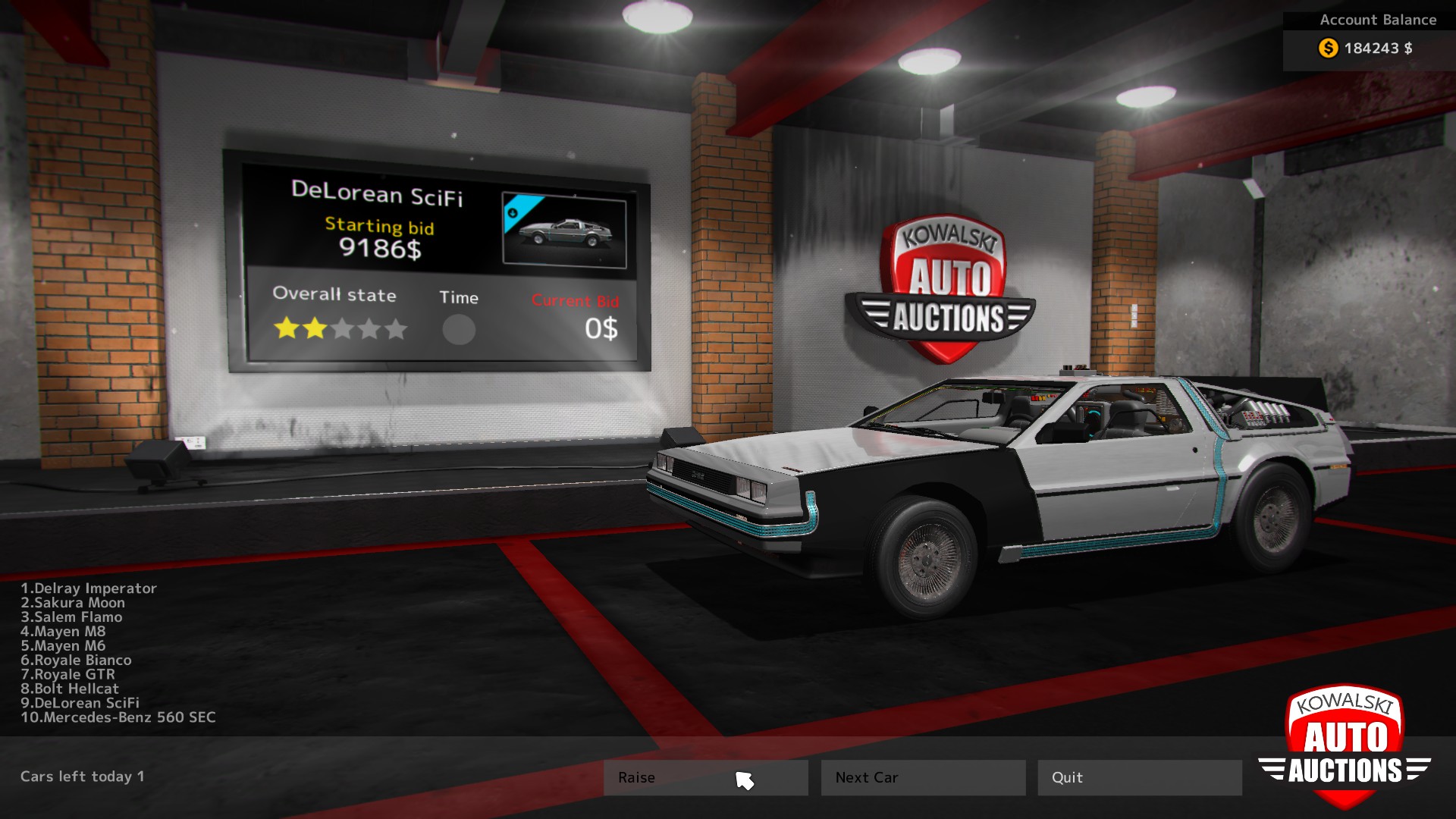This screenshot has height=819, width=1456.
Task: Raise the bid on the DeLorean
Action: [705, 777]
